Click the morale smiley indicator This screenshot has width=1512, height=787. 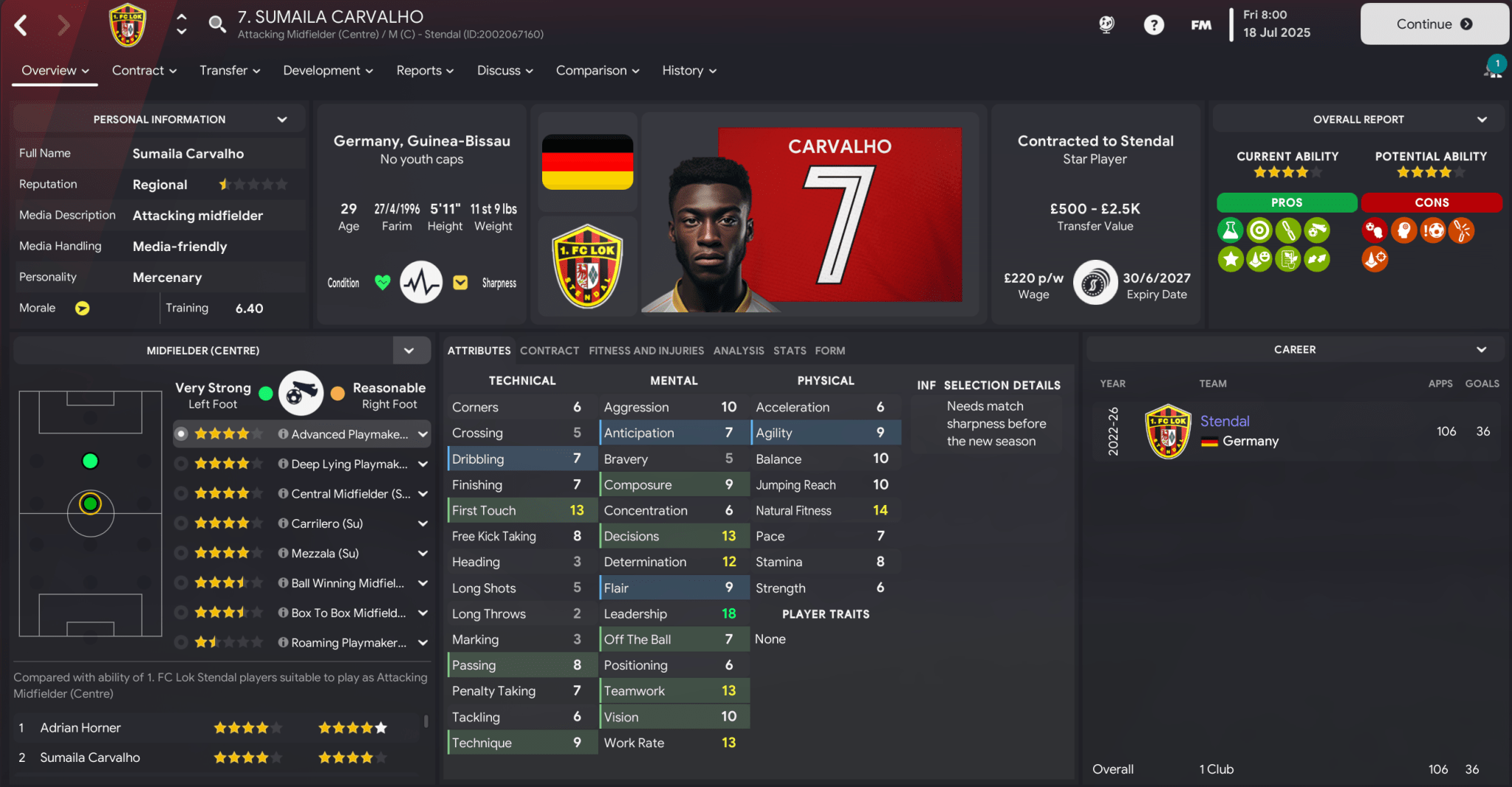83,308
